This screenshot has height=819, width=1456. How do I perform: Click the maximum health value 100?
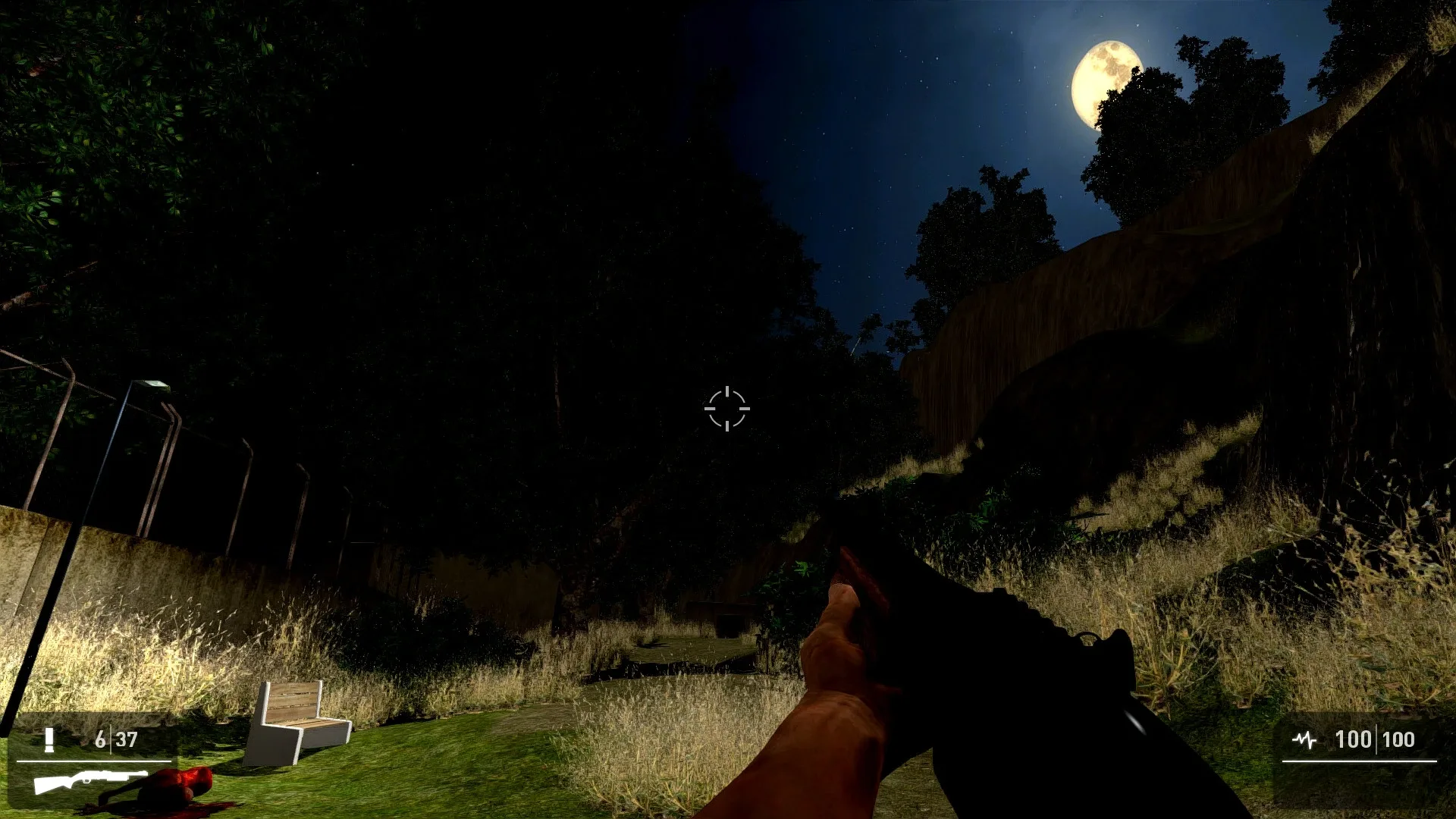pos(1400,739)
